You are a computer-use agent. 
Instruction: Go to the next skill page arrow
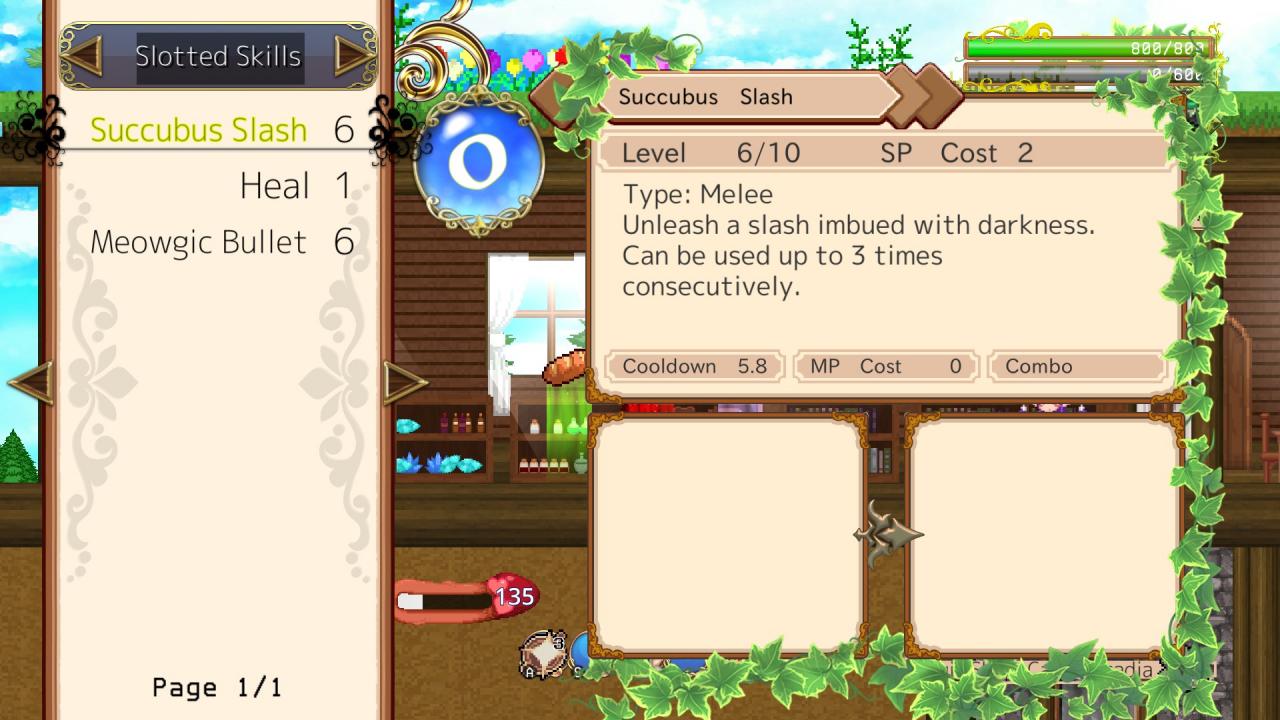point(405,383)
